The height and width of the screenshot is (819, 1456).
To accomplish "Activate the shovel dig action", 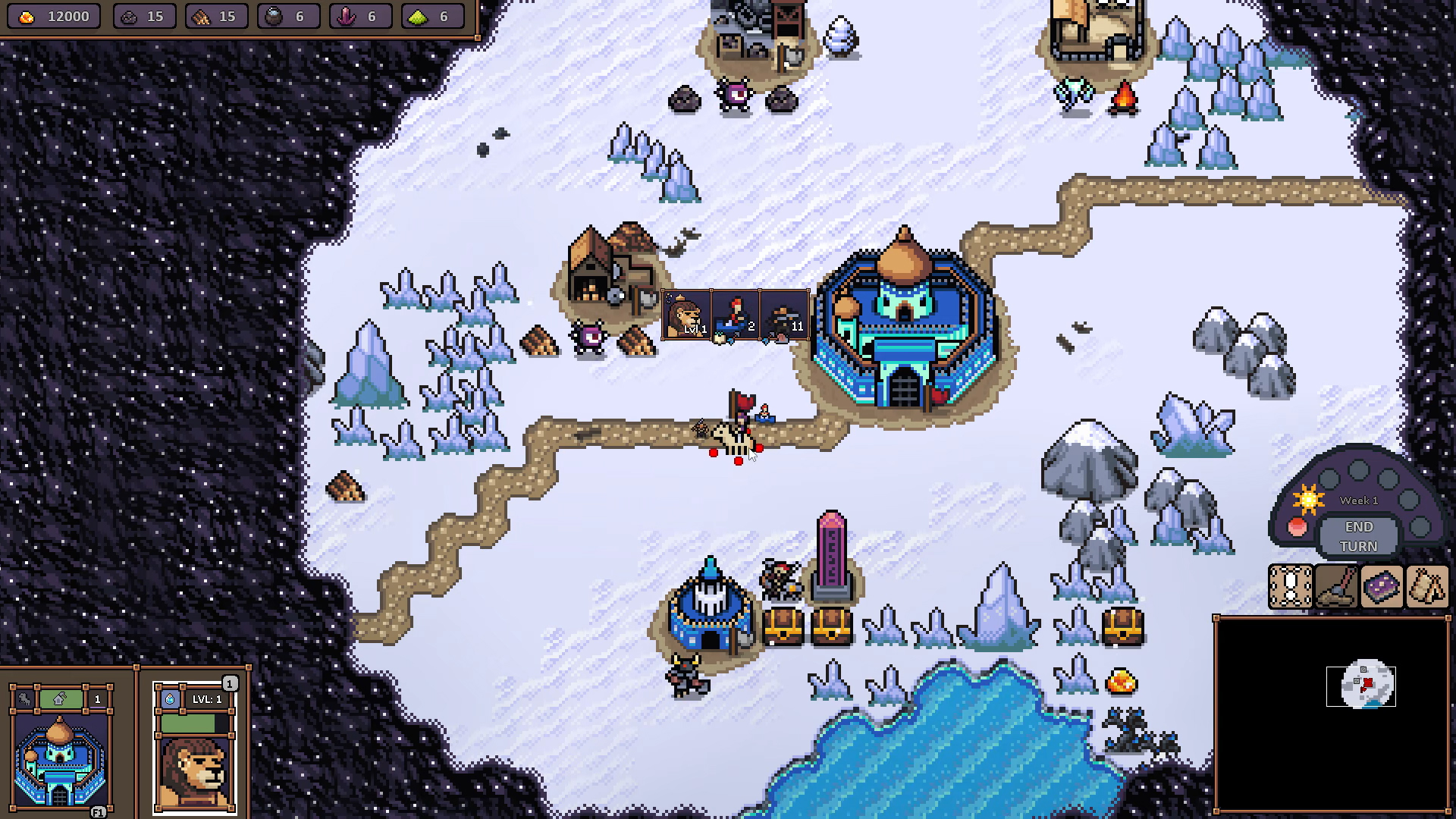I will [x=1336, y=586].
